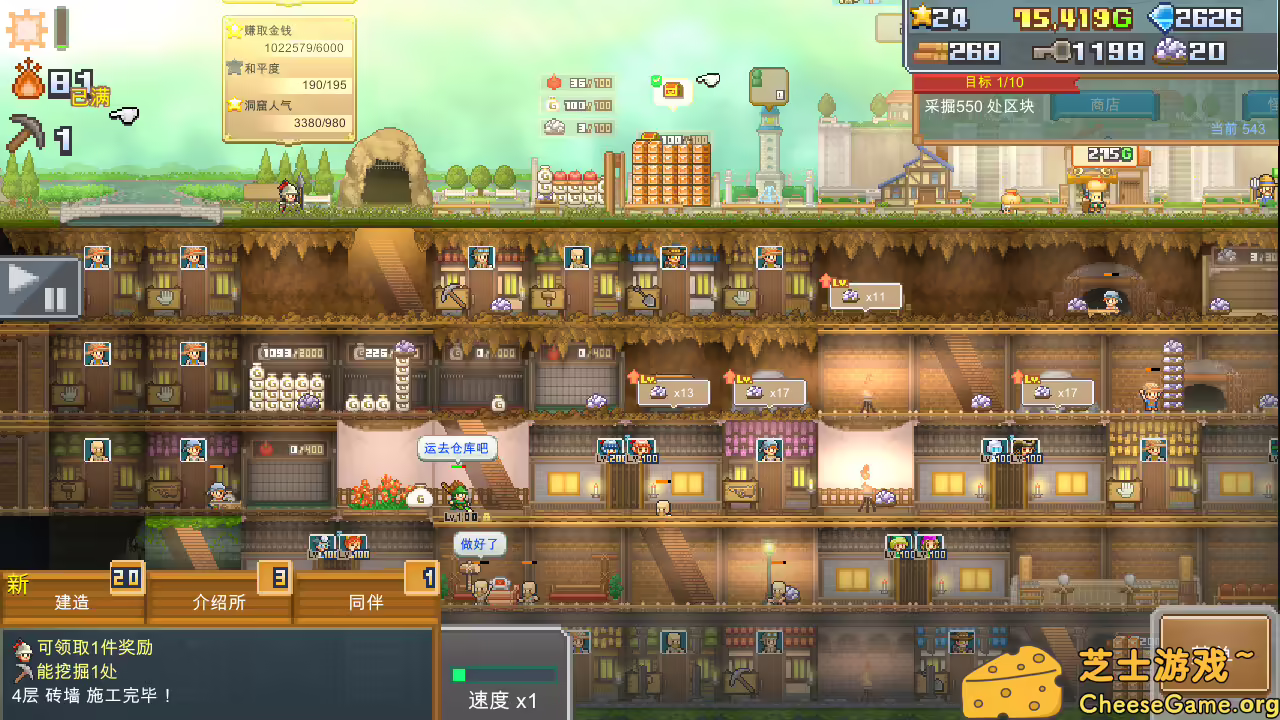Open the 目标 1/10 objective panel
Image resolution: width=1280 pixels, height=720 pixels.
pyautogui.click(x=994, y=82)
